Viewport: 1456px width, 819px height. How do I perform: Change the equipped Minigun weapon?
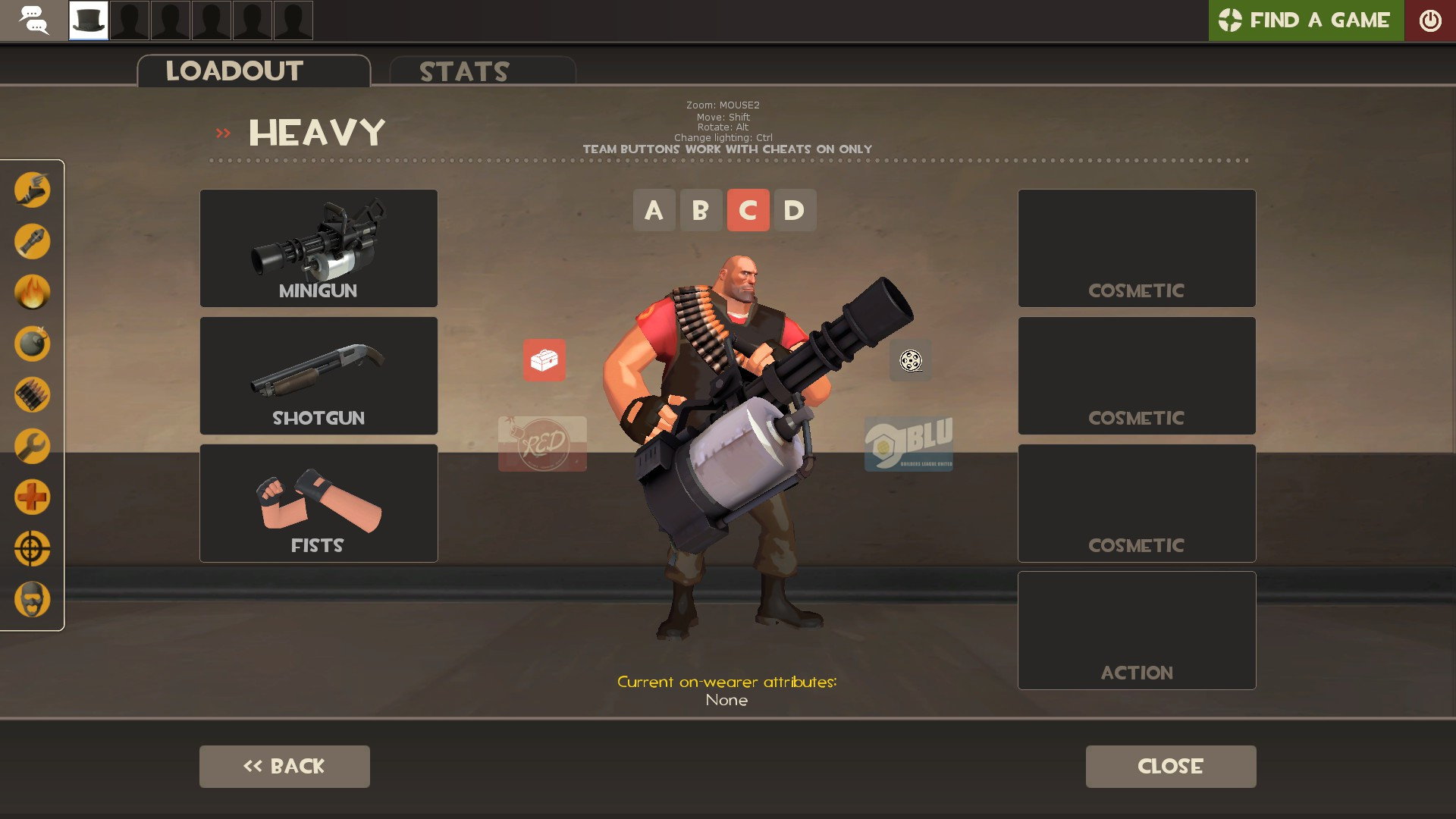pos(318,248)
